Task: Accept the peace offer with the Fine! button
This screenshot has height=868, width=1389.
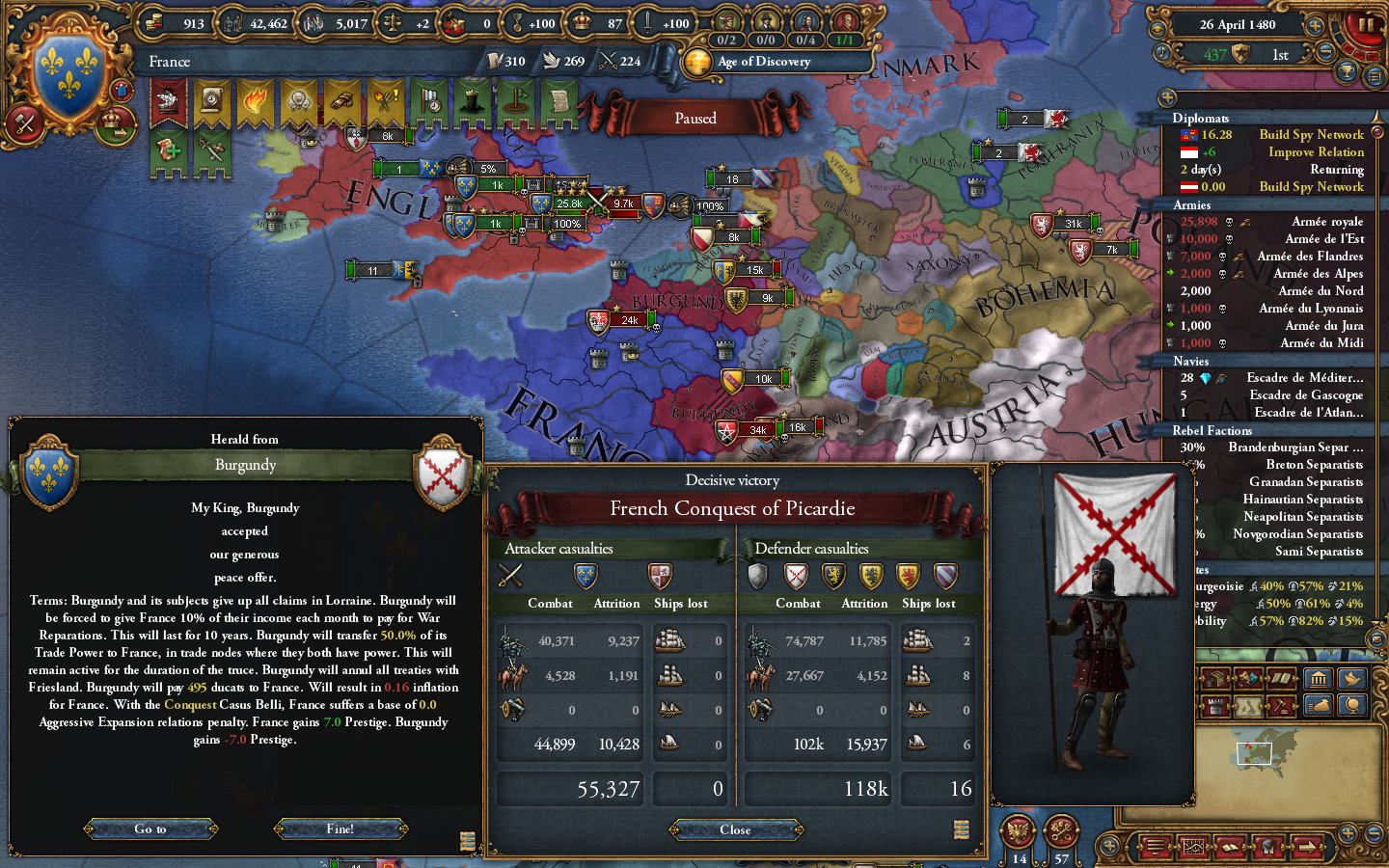Action: (x=340, y=828)
